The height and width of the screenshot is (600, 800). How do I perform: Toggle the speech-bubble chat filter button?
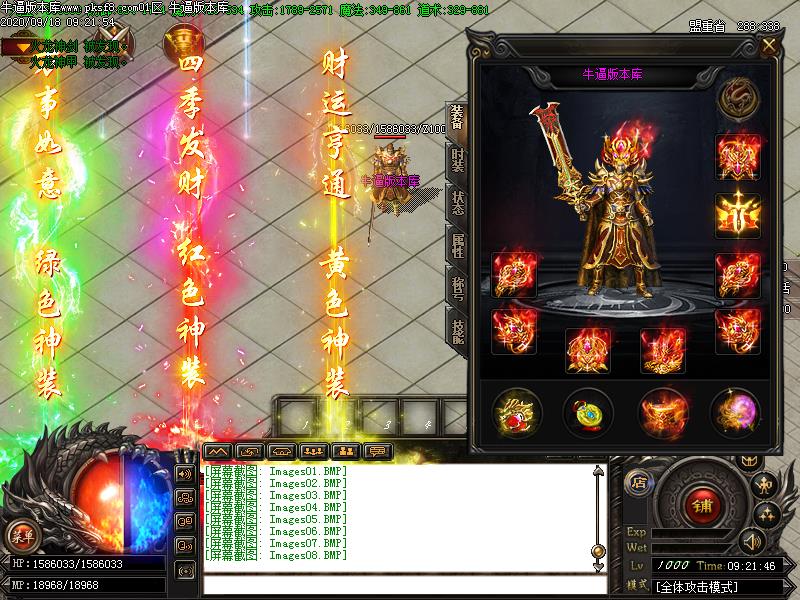point(377,451)
